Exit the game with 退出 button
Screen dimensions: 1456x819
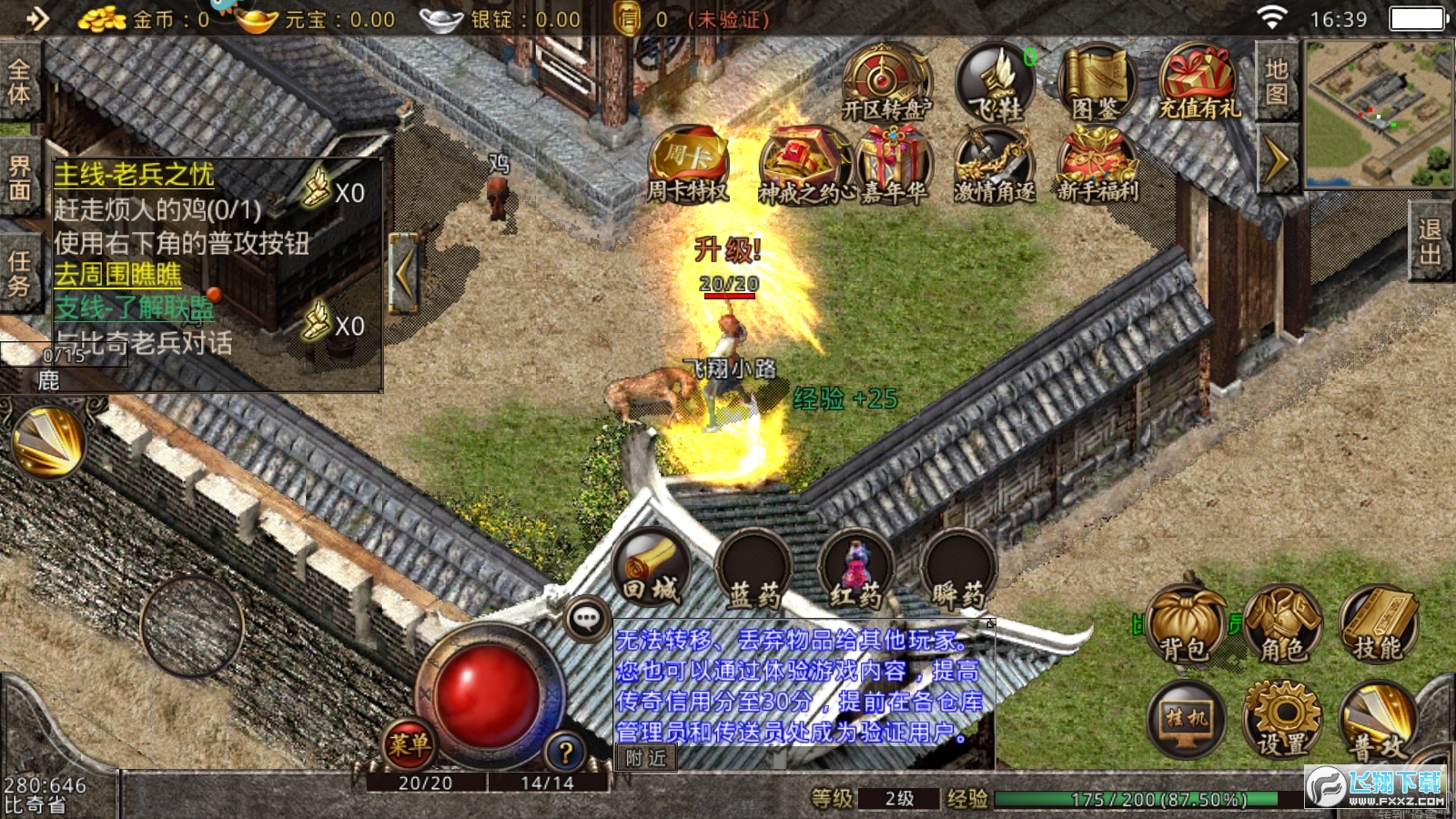[1430, 241]
